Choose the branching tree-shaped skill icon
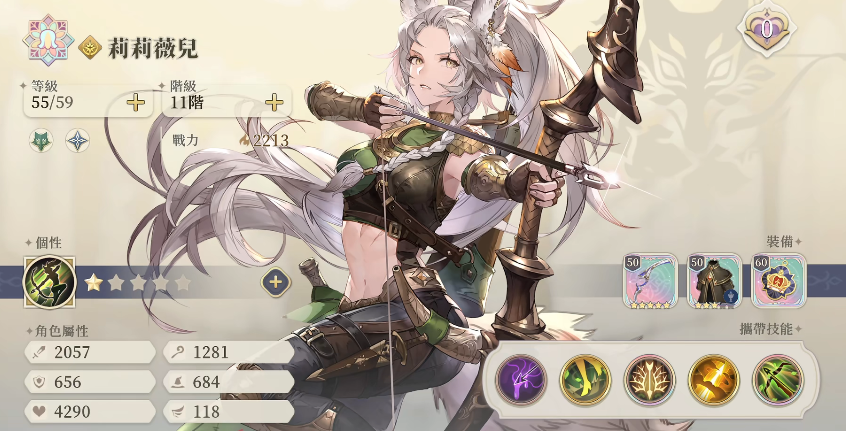Screen dimensions: 846x431 pyautogui.click(x=649, y=379)
